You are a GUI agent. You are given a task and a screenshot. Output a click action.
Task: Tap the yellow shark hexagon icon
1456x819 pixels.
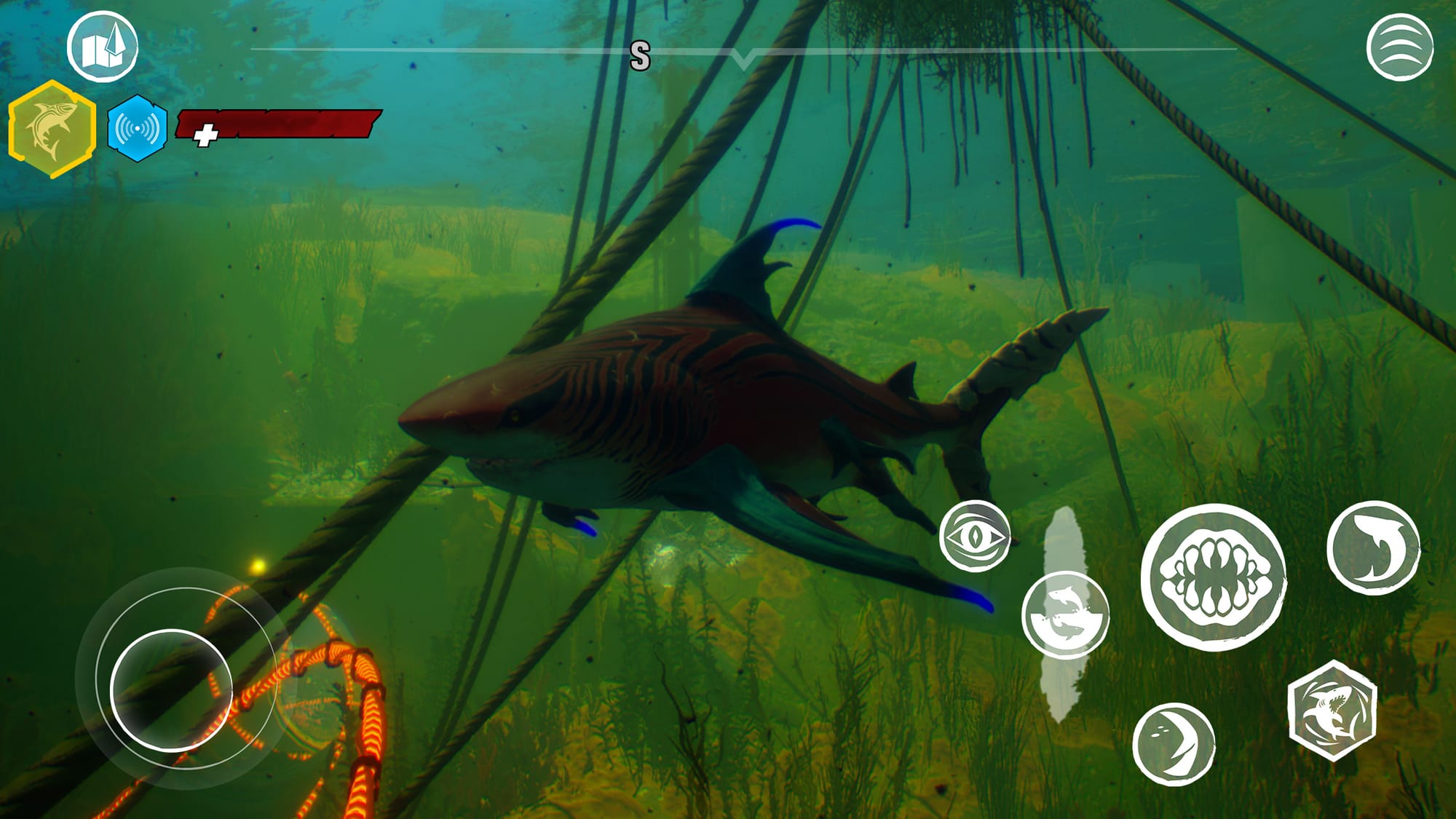tap(52, 130)
